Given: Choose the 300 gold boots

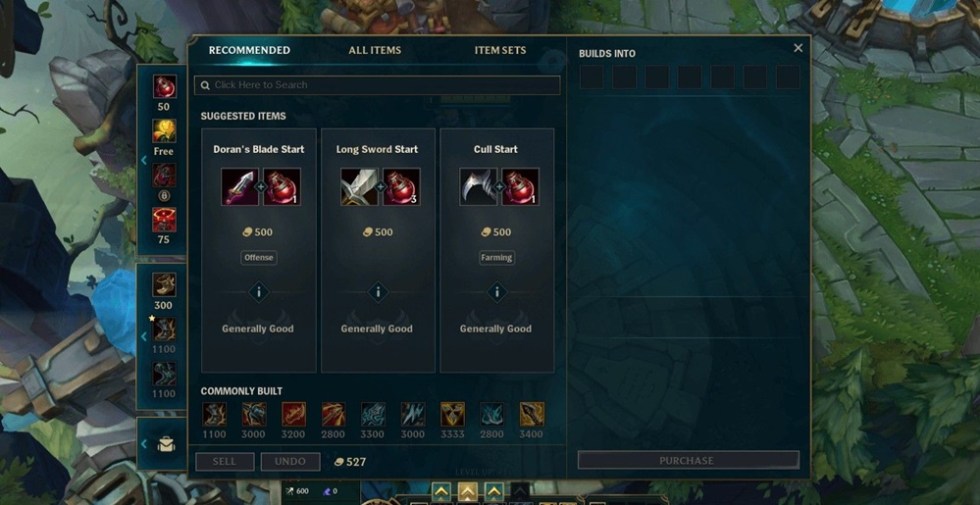Looking at the screenshot, I should 164,285.
